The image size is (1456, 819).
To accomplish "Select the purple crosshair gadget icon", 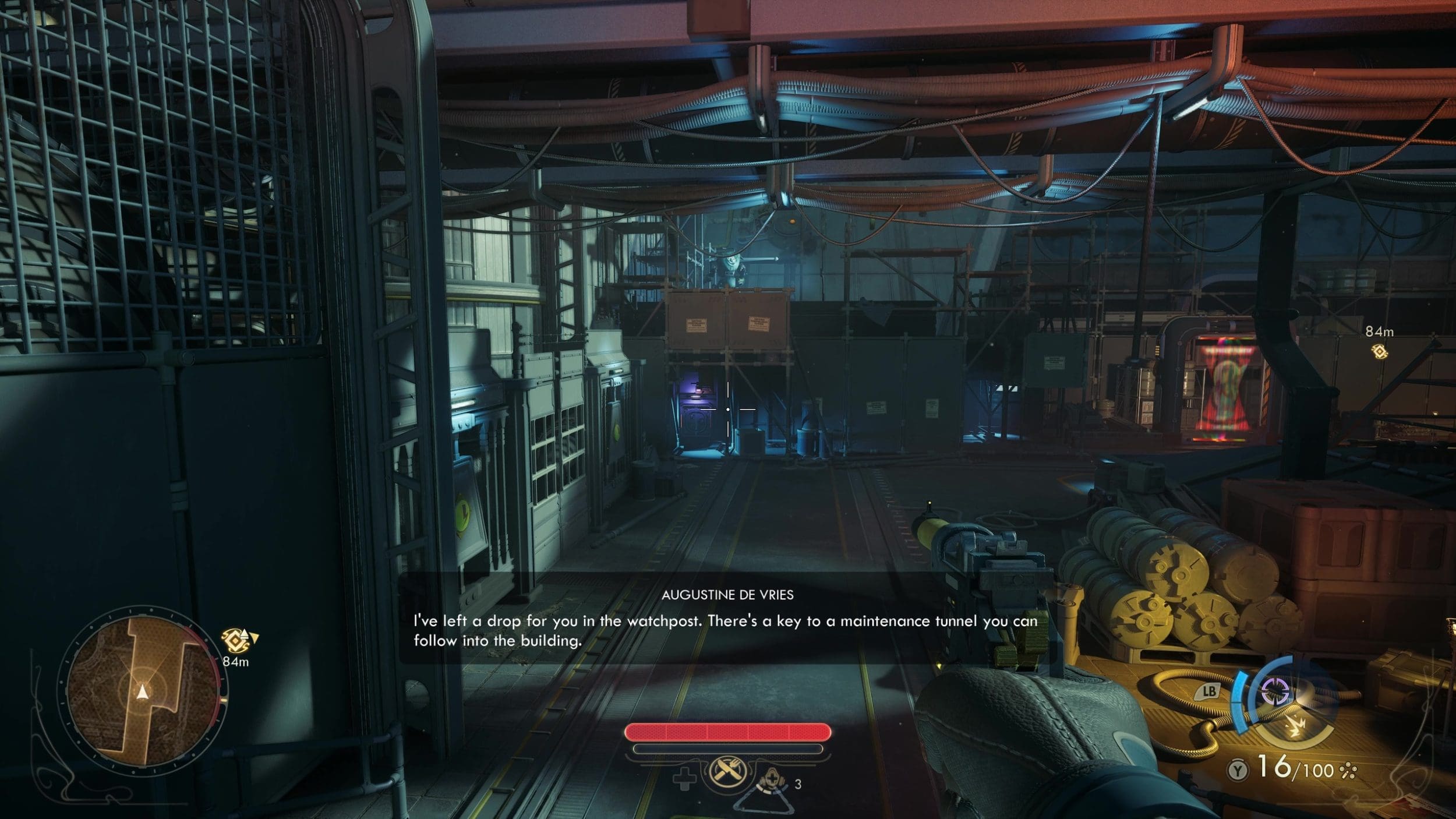I will coord(1274,692).
